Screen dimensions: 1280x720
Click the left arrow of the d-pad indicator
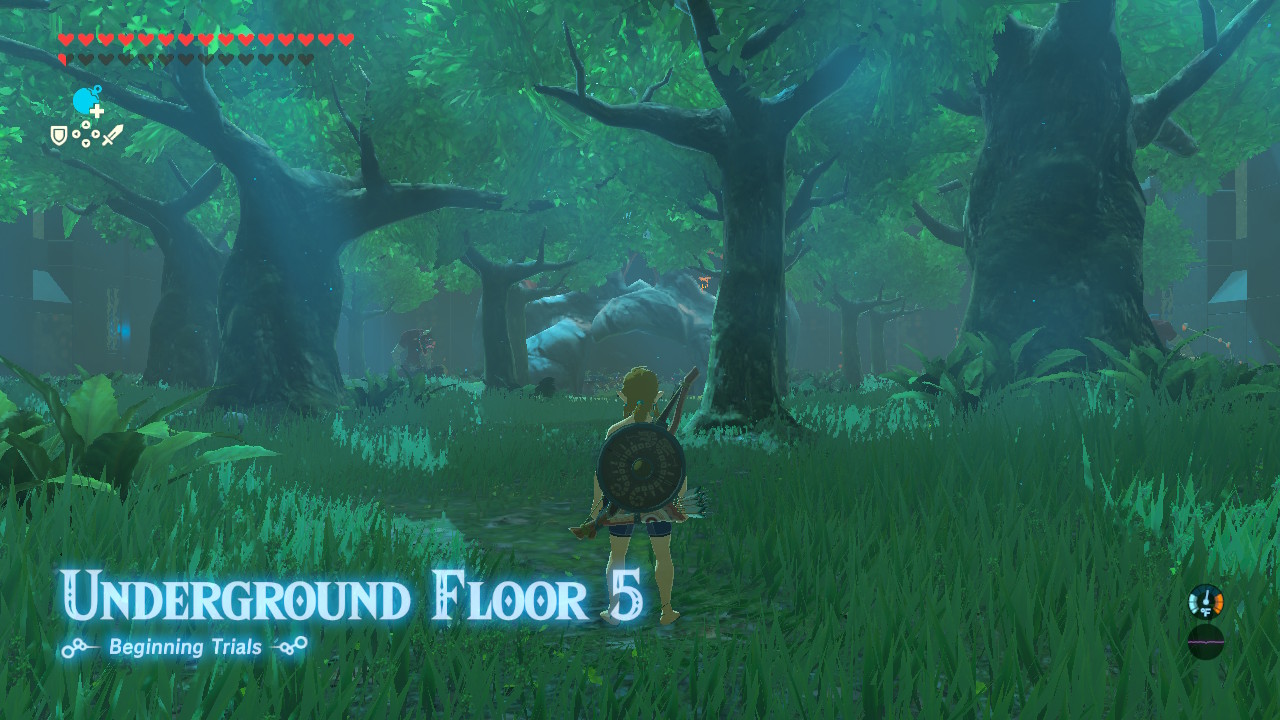tap(77, 134)
